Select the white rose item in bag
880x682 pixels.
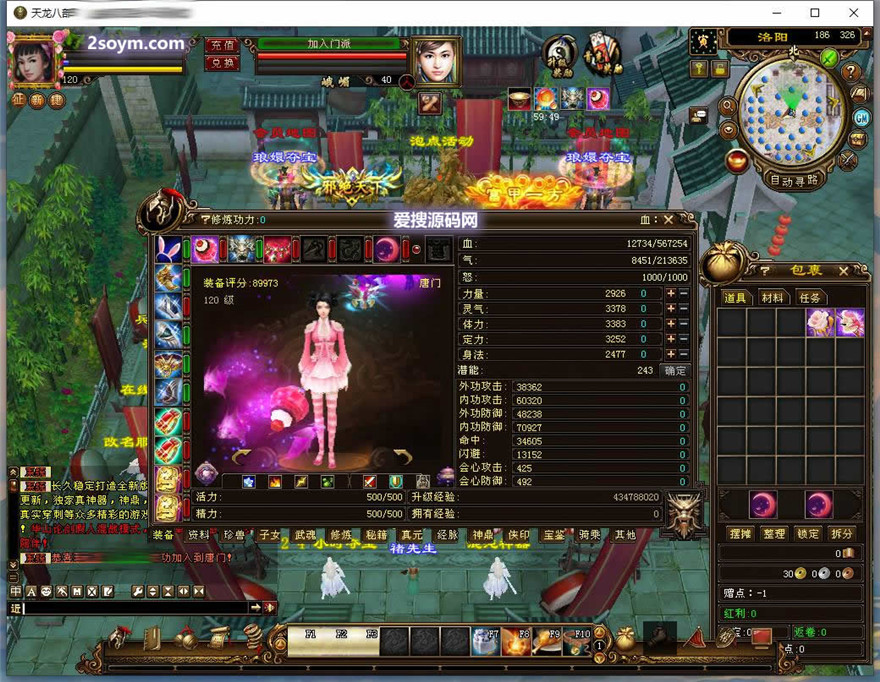point(821,322)
